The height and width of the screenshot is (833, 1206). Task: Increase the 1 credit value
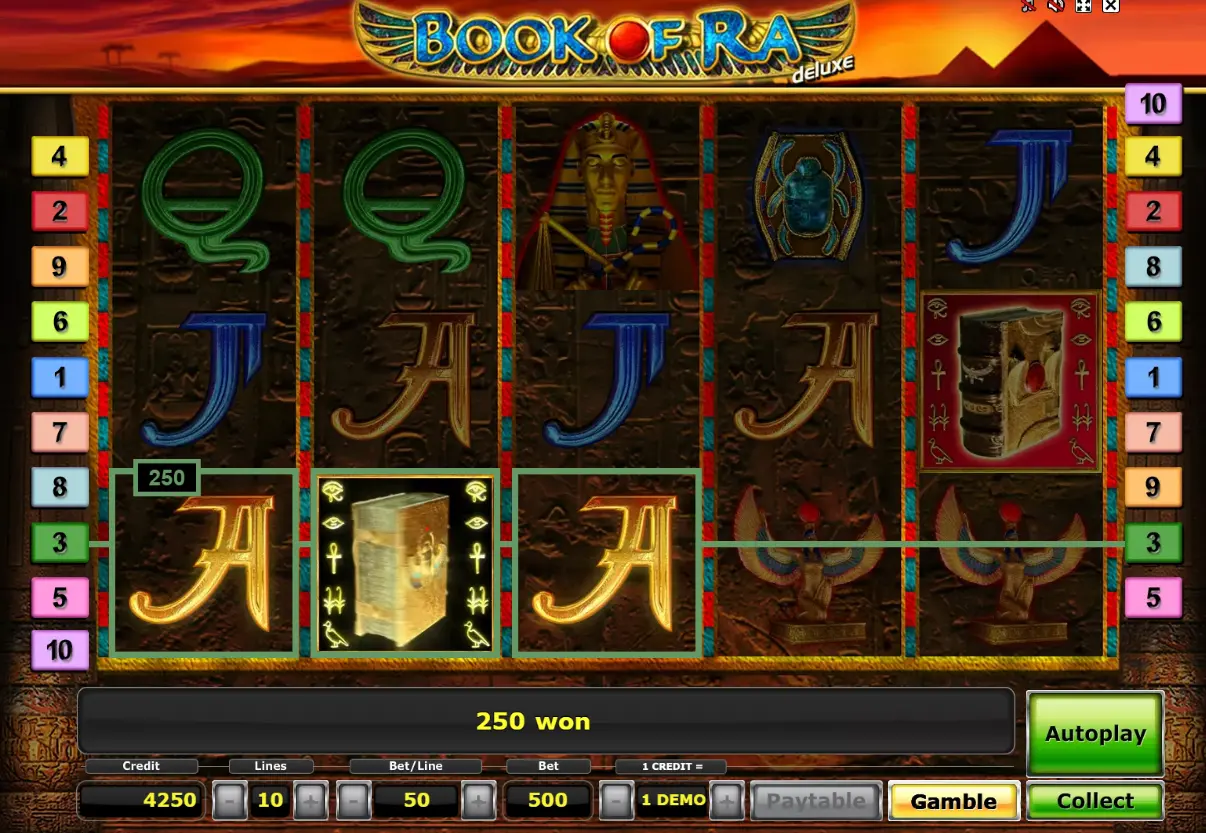point(727,801)
